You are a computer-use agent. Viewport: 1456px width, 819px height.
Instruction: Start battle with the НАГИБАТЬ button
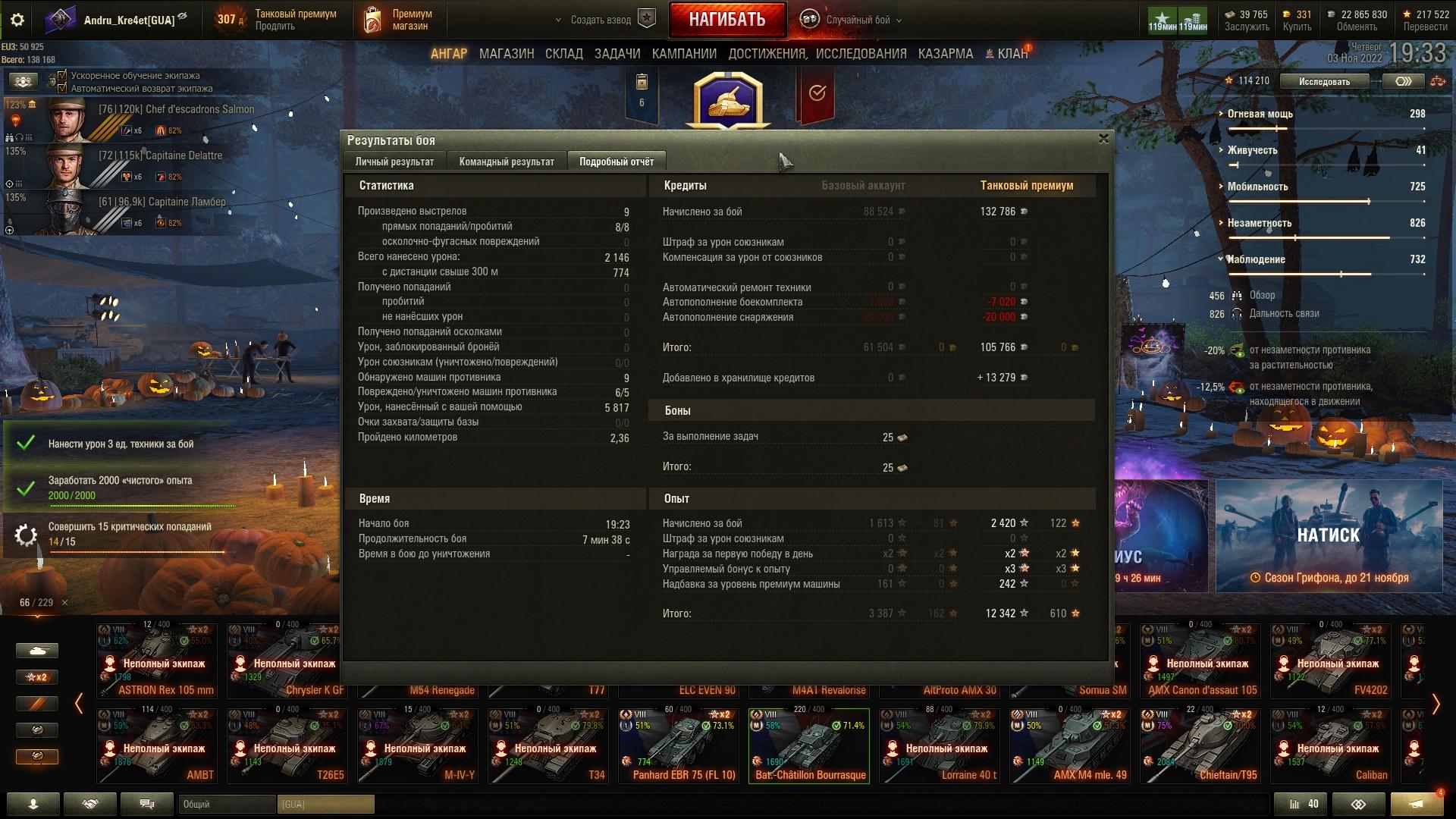pos(727,20)
